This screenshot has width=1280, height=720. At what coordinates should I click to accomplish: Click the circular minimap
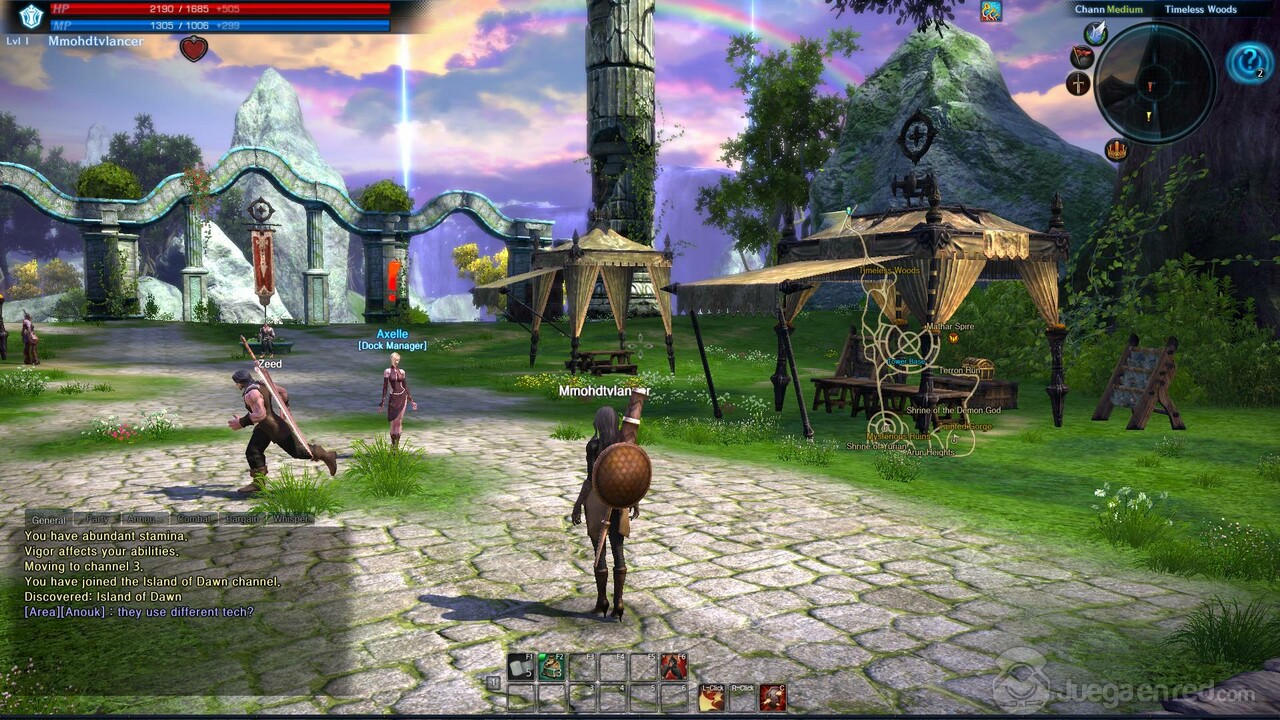1154,83
